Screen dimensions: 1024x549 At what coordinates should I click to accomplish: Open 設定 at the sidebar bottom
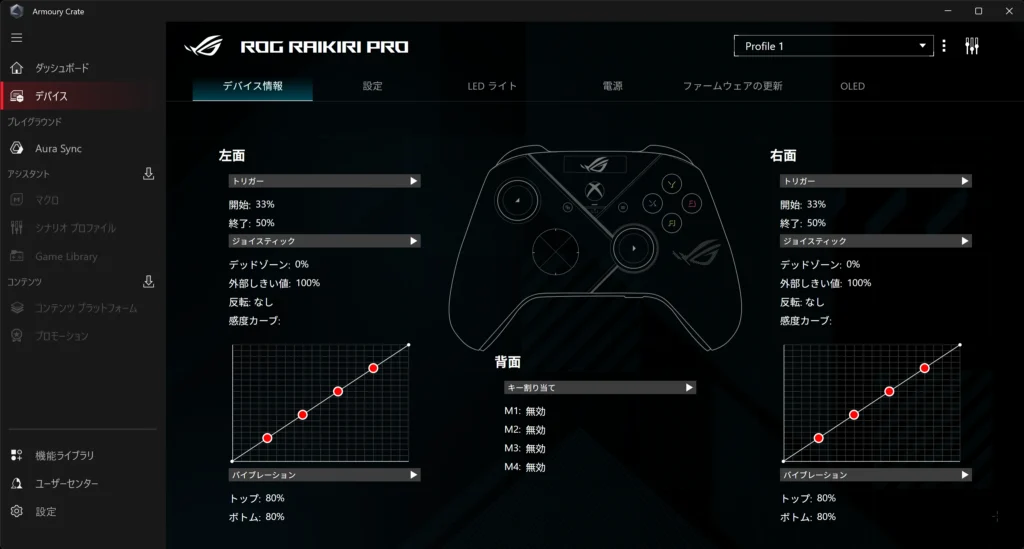click(46, 511)
